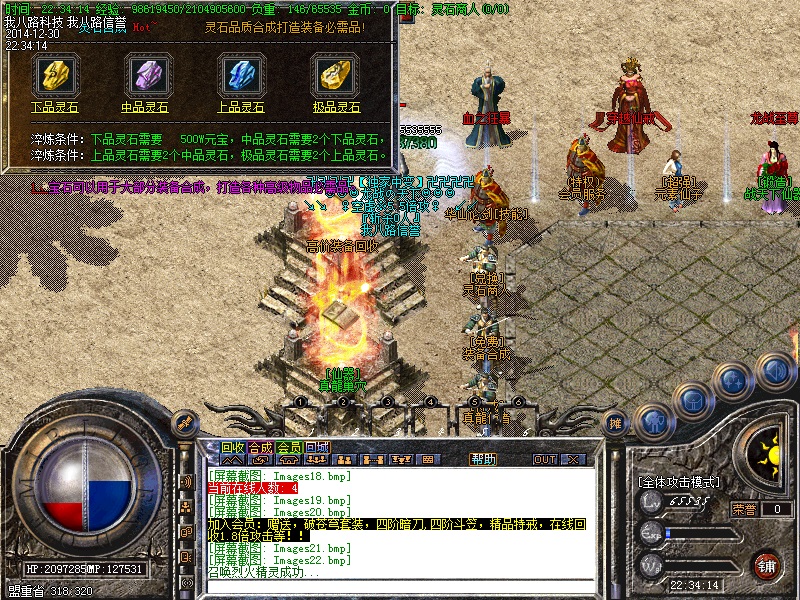Open the 回收 recycle tab

(233, 447)
